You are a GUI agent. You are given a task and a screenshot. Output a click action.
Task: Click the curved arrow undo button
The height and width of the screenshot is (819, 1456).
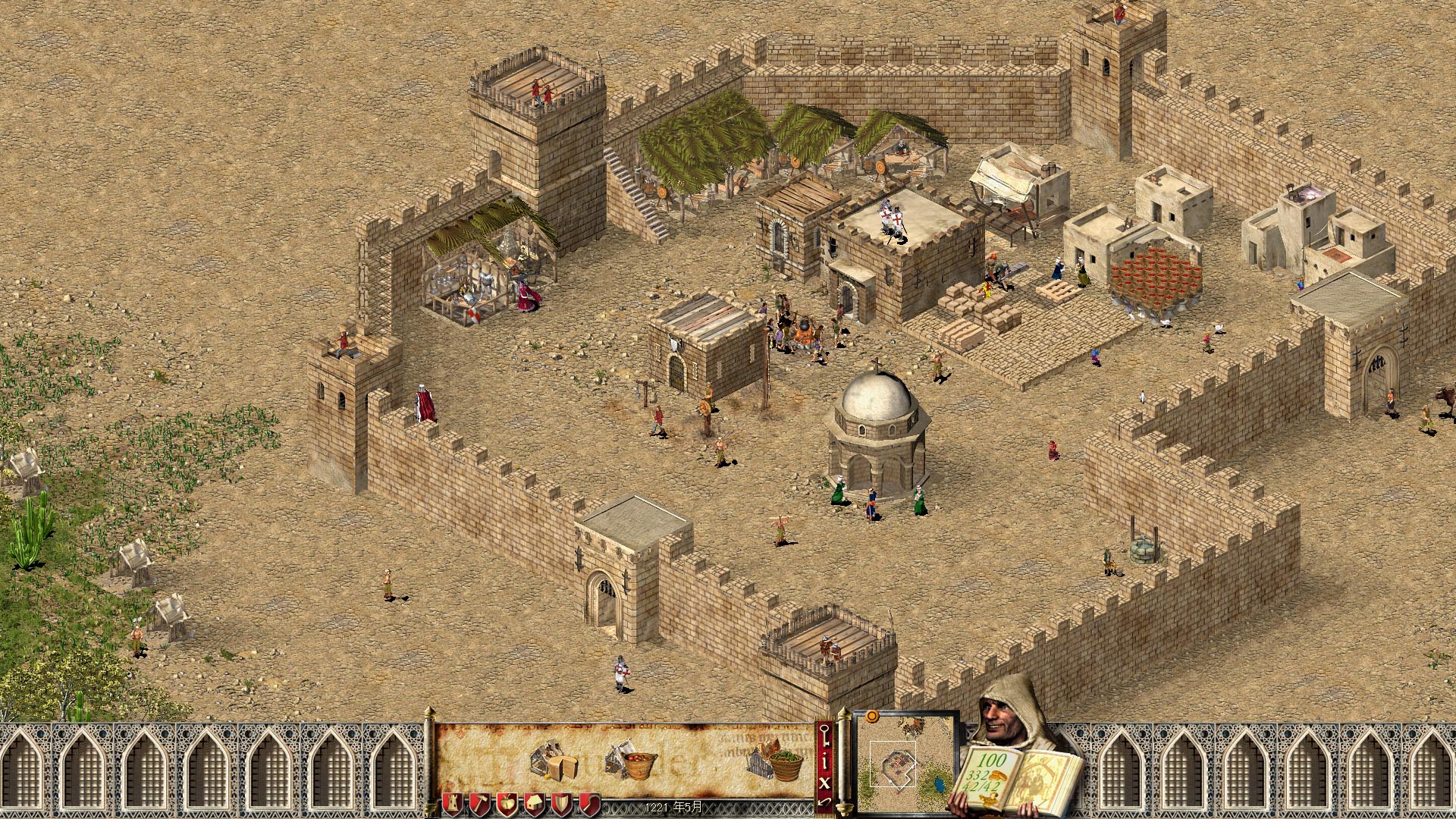coord(824,802)
